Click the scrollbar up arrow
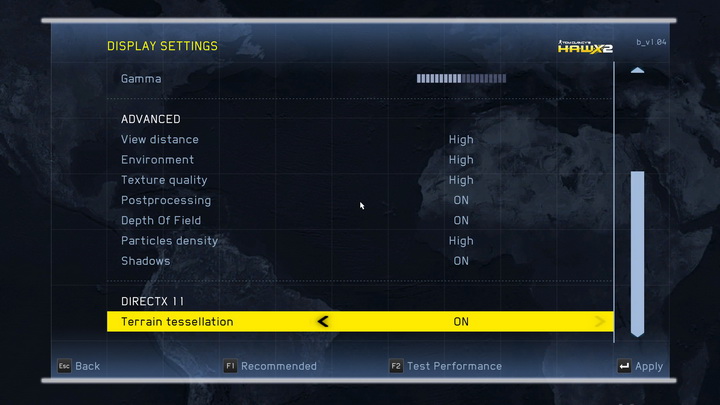 [x=636, y=71]
